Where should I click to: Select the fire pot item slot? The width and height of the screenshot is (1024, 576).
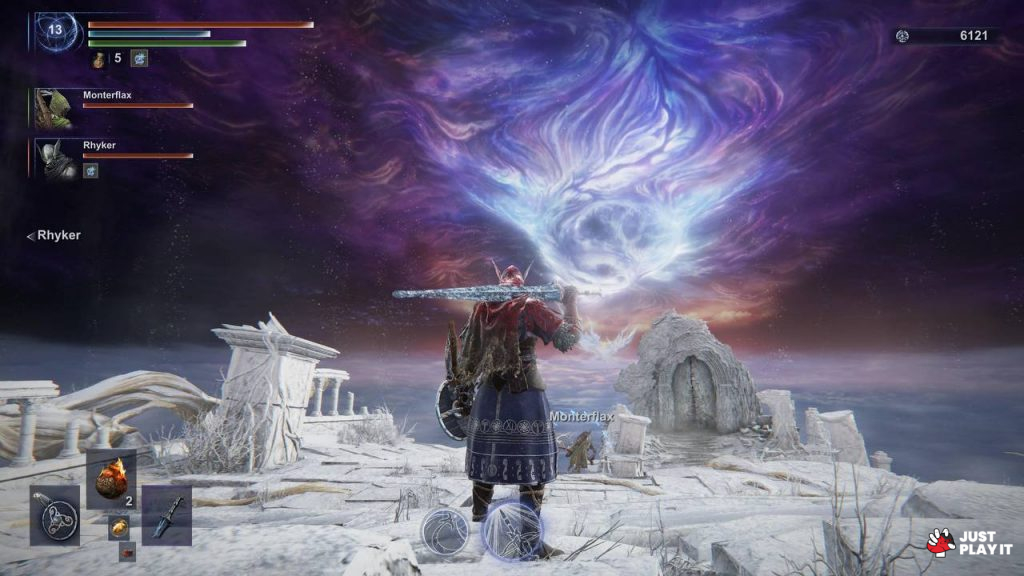tap(111, 479)
